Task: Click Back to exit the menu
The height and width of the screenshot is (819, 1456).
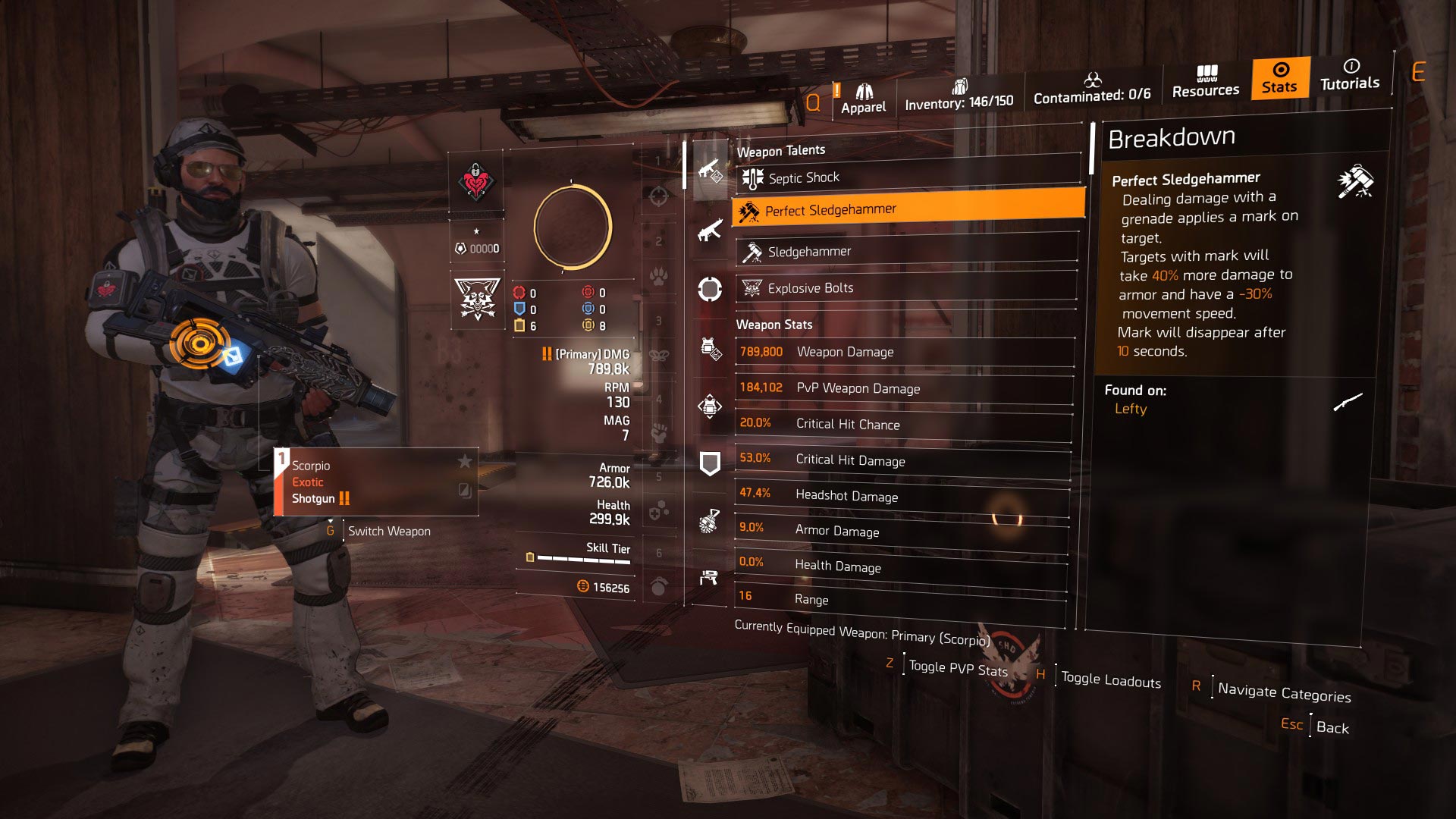Action: [1332, 726]
